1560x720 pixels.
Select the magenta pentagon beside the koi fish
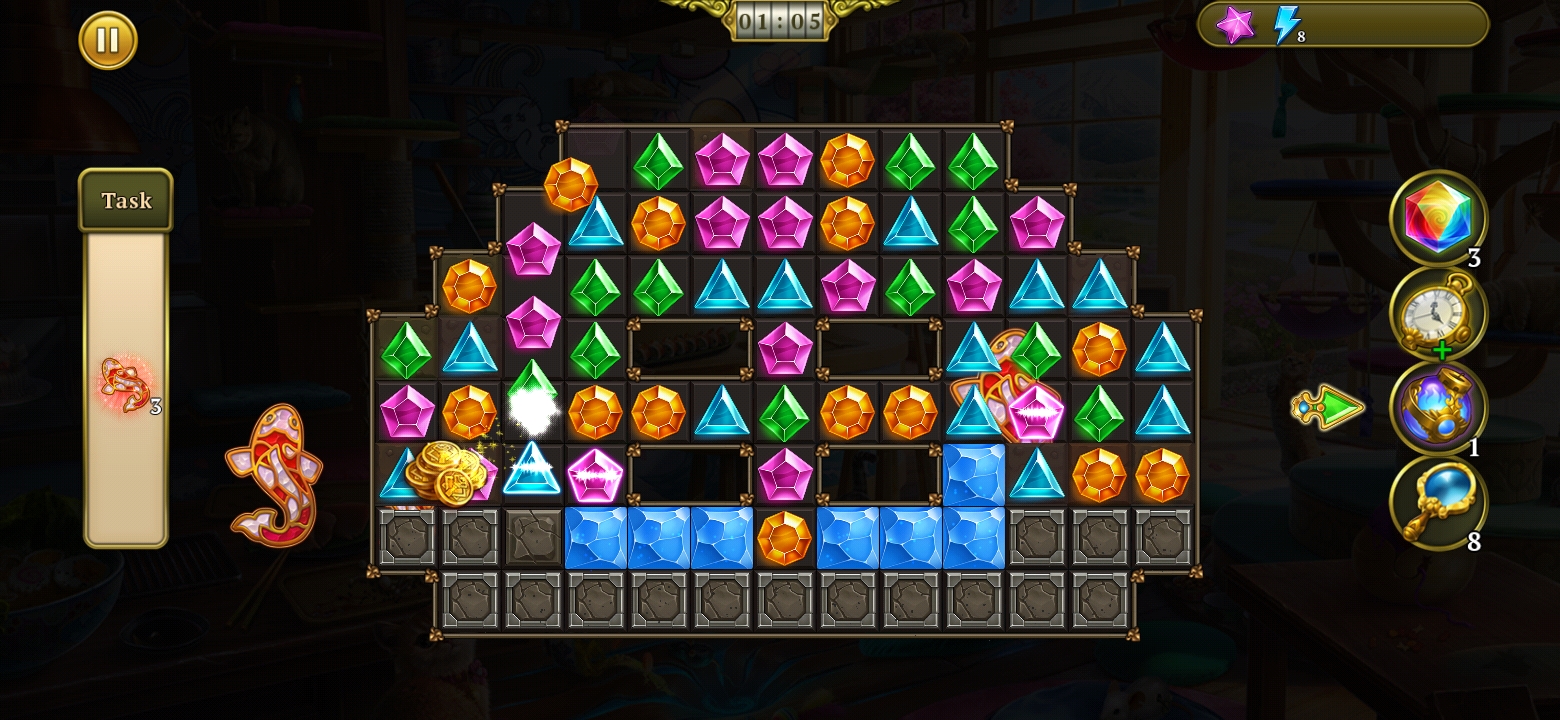[1035, 412]
